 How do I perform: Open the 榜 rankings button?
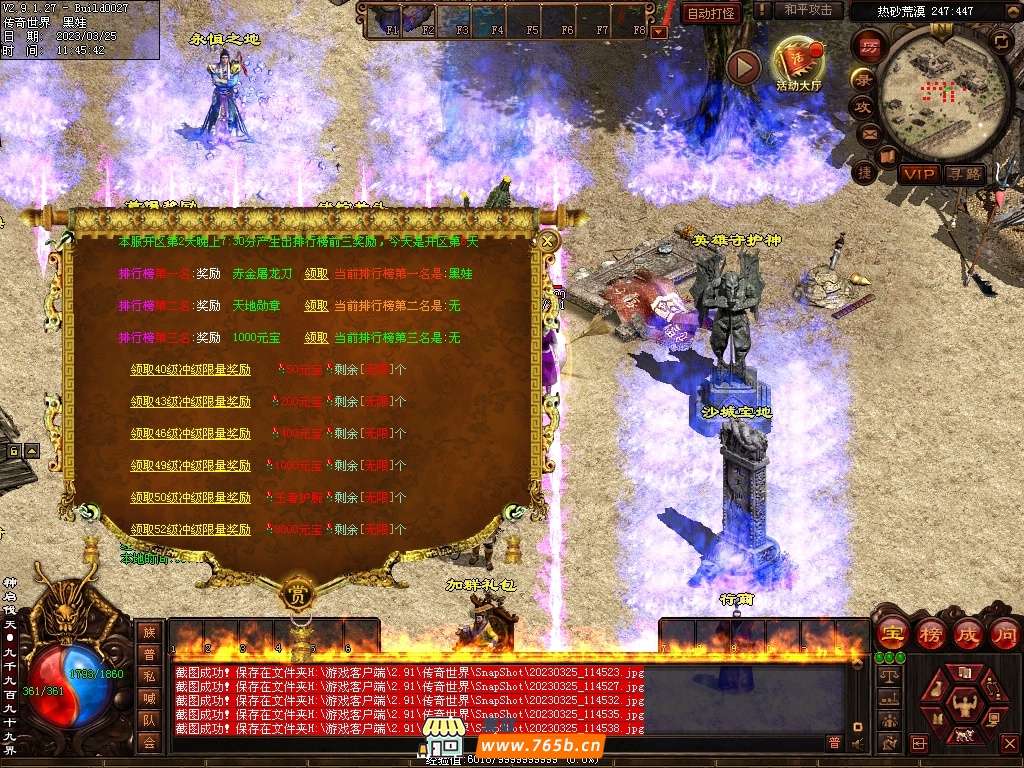(x=931, y=634)
